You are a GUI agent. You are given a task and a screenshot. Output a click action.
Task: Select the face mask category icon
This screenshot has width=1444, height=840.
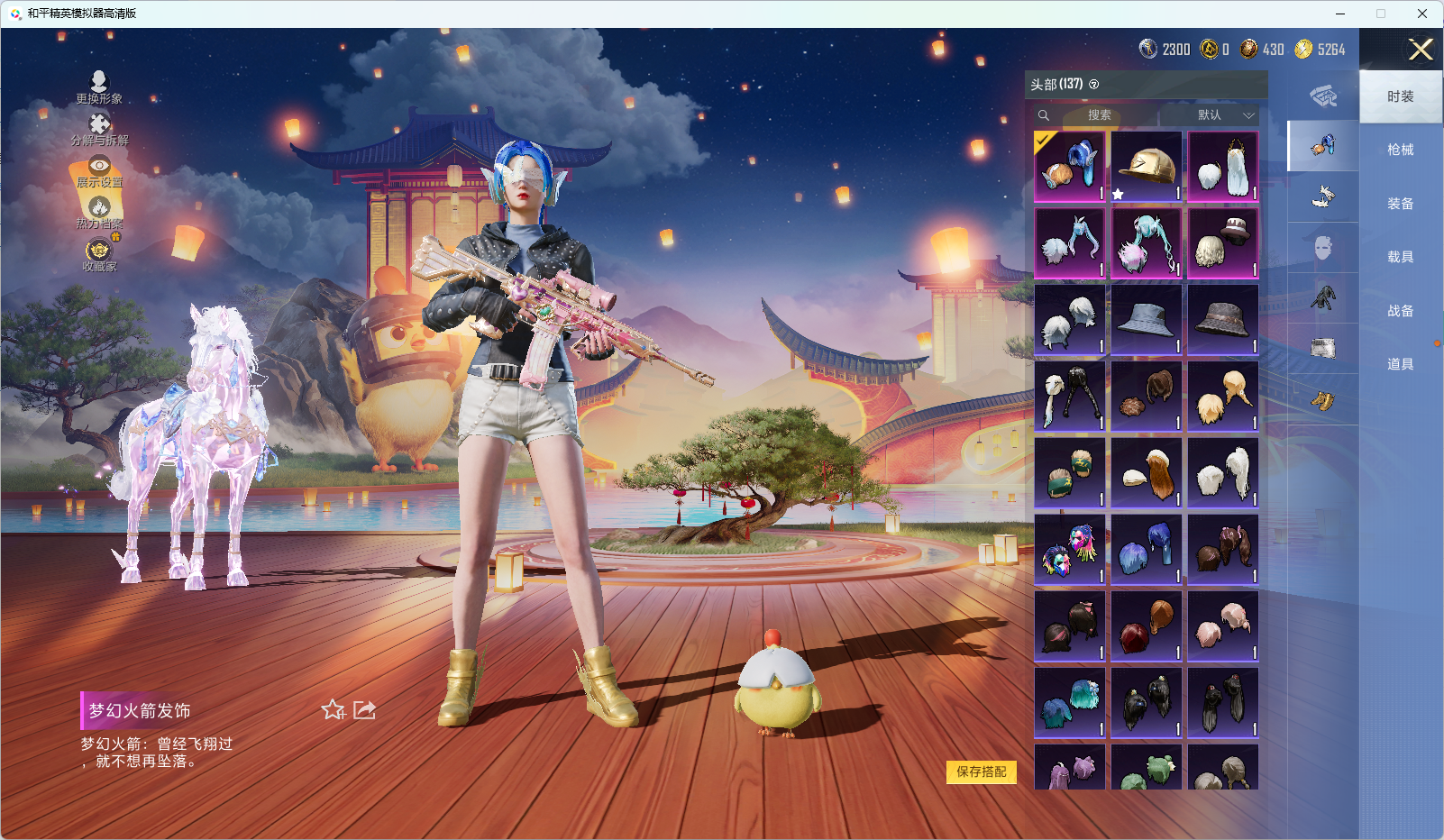pyautogui.click(x=1322, y=248)
